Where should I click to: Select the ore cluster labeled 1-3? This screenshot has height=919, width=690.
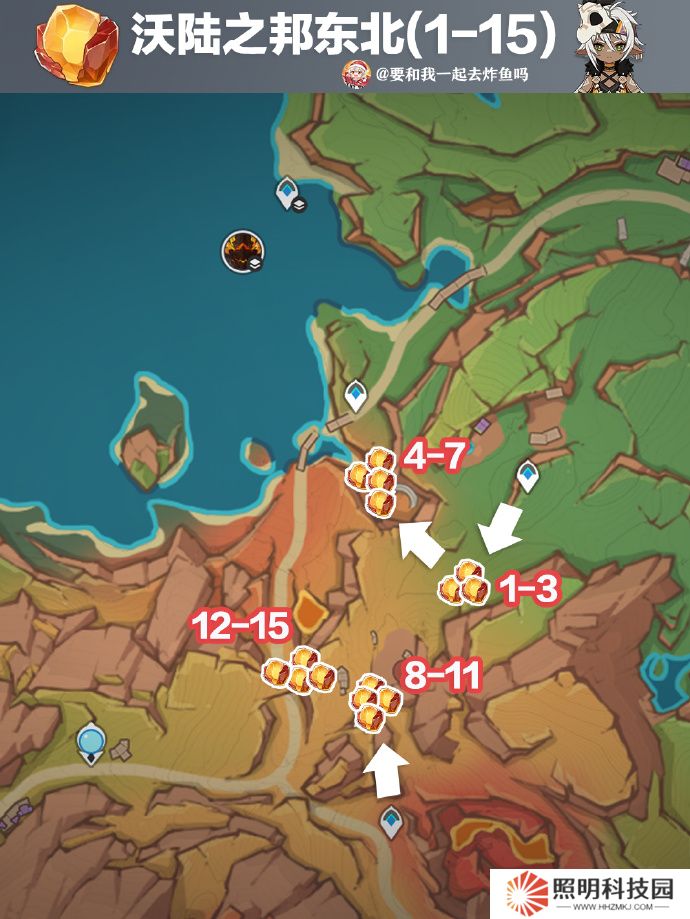(464, 583)
